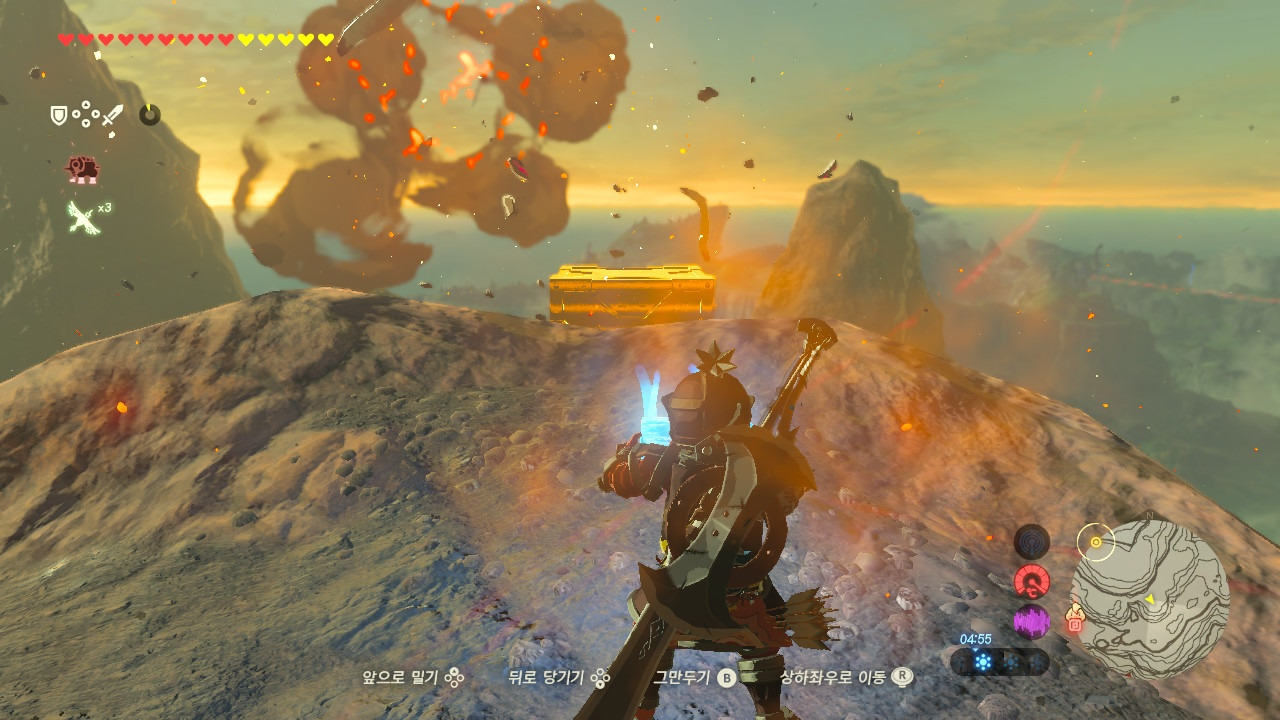Activate the red Daruk's Protection icon

82,169
